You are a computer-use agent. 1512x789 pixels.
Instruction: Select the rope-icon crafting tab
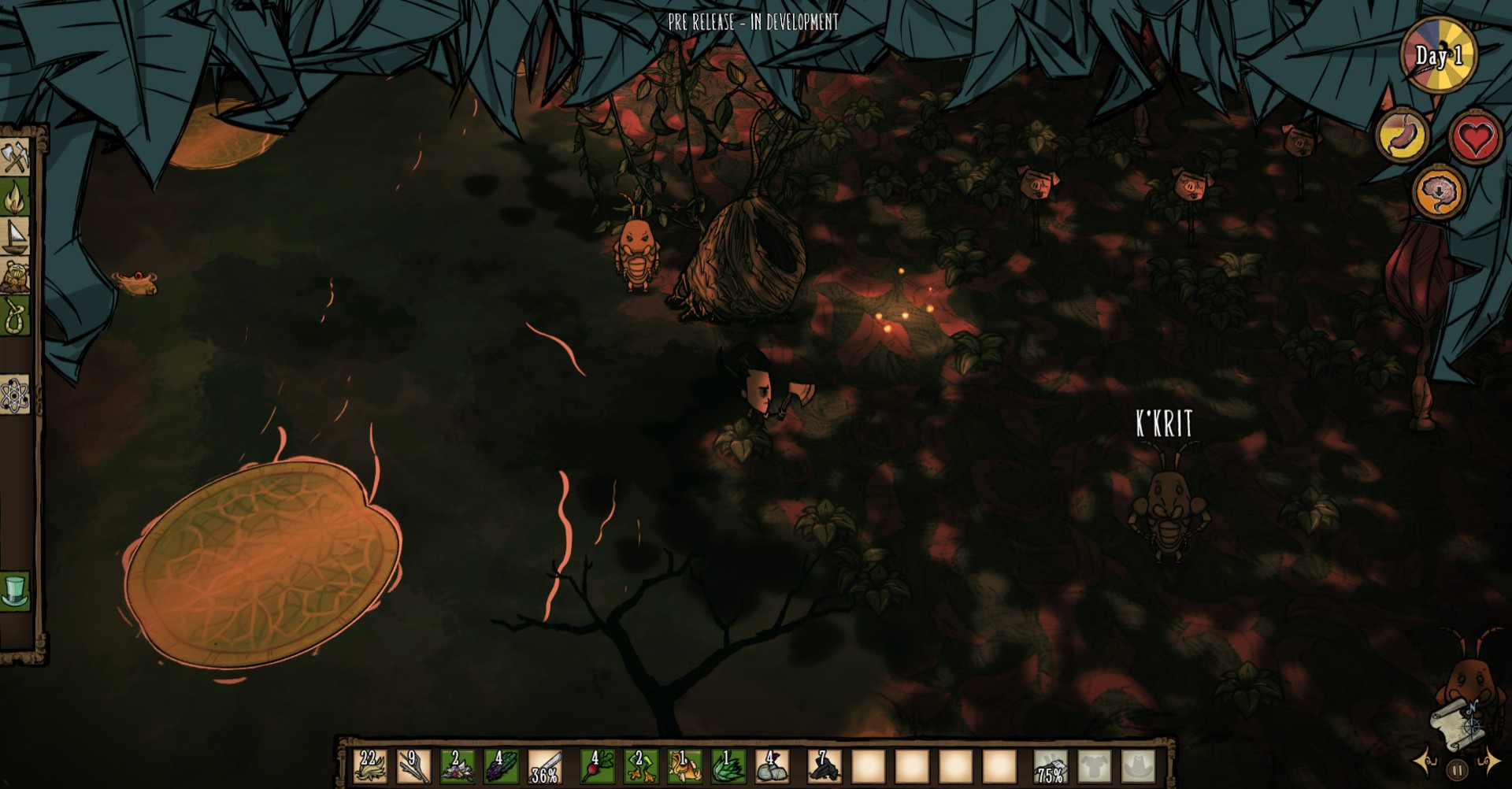tap(15, 316)
